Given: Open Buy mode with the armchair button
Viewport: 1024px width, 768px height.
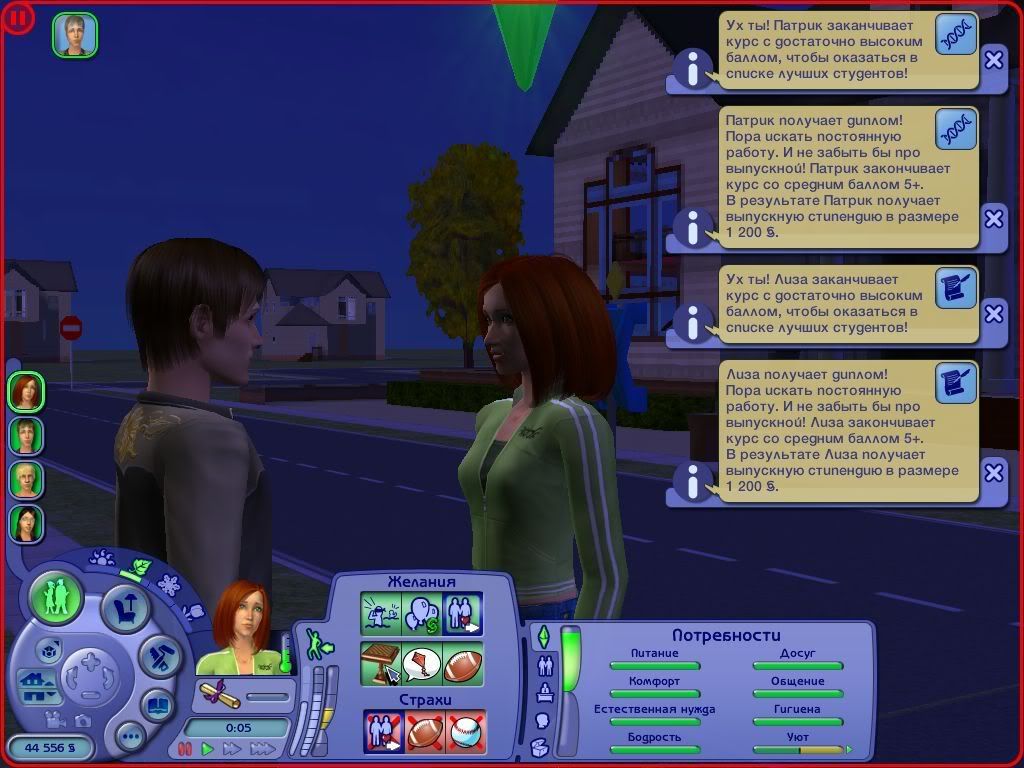Looking at the screenshot, I should [x=125, y=607].
